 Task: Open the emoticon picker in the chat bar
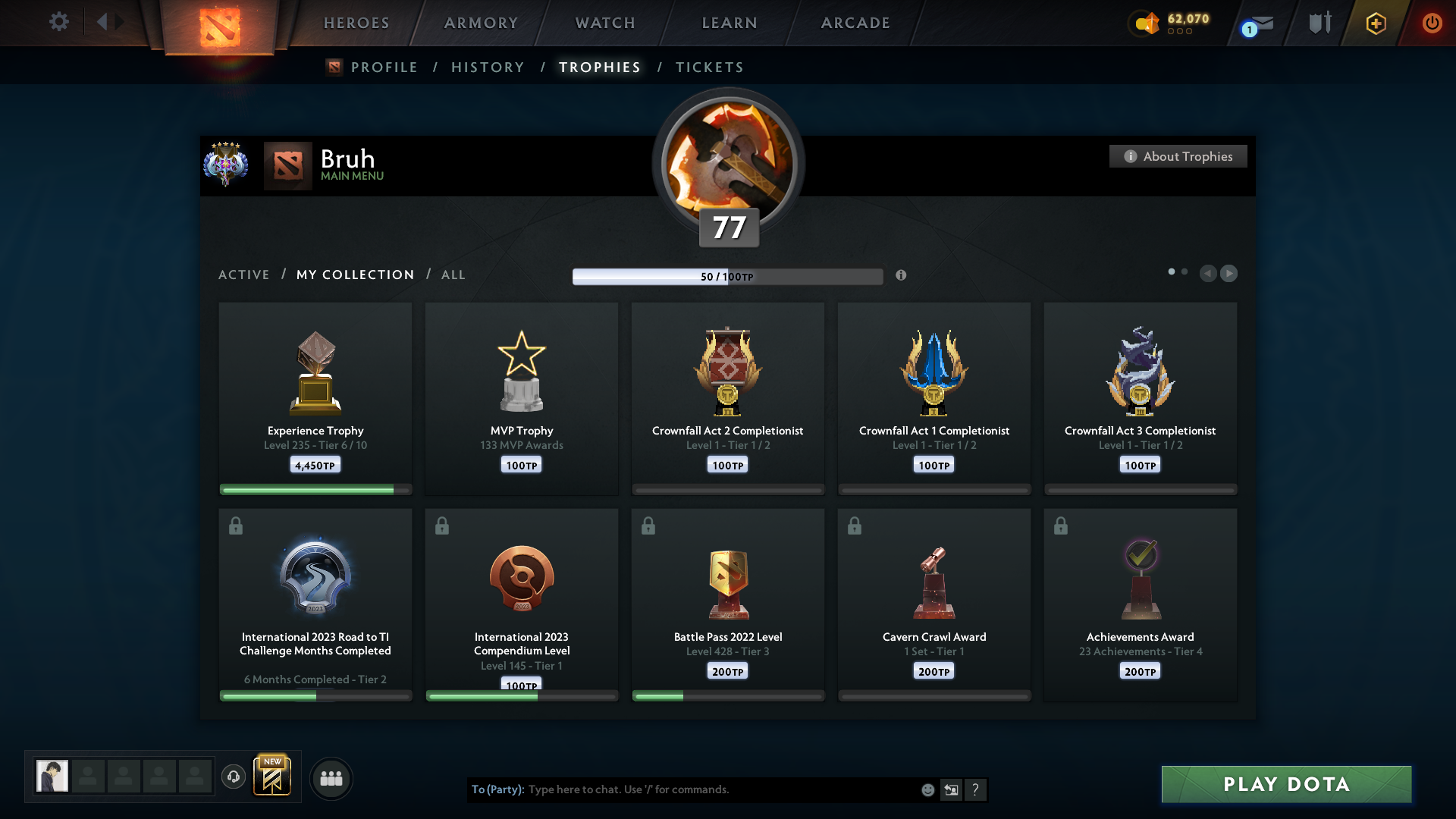point(927,789)
